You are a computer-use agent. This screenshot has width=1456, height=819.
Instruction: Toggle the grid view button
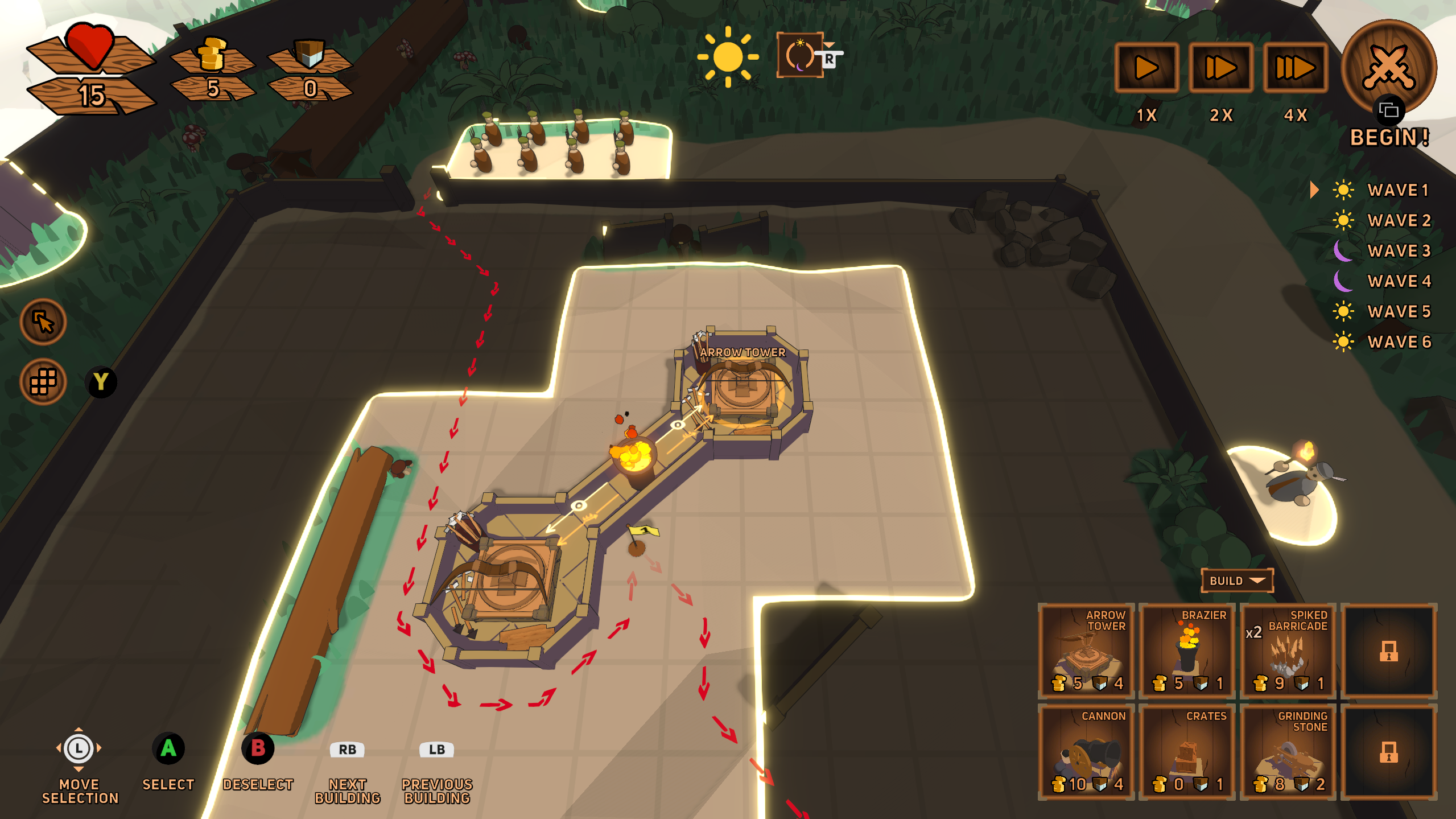click(x=43, y=381)
